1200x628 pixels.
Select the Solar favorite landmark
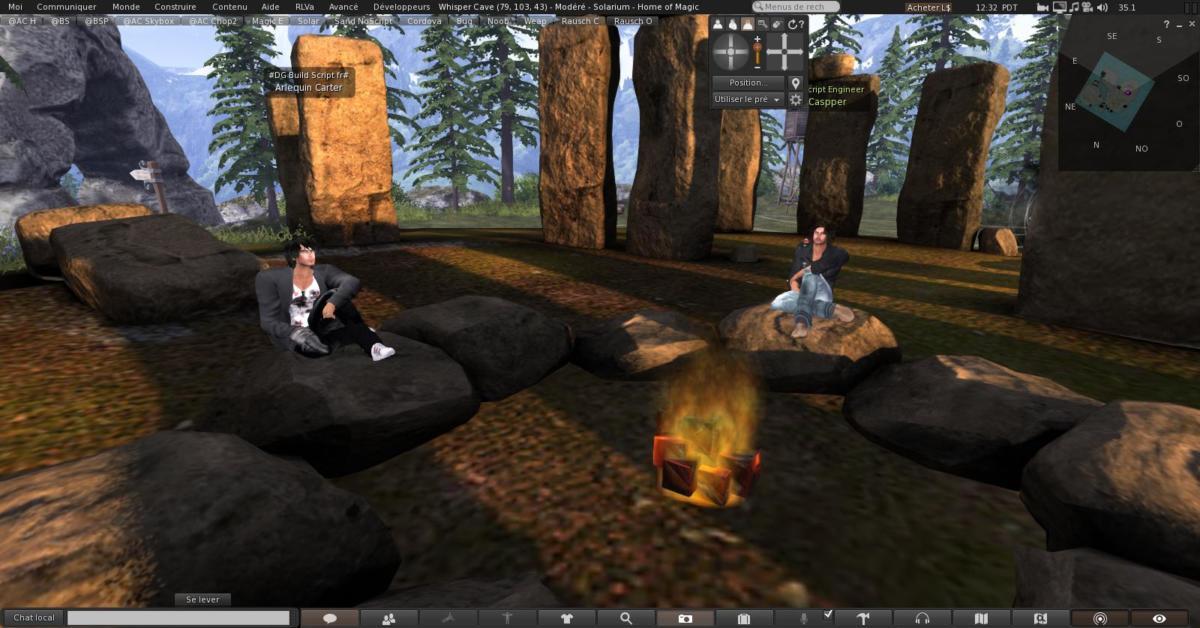(308, 20)
